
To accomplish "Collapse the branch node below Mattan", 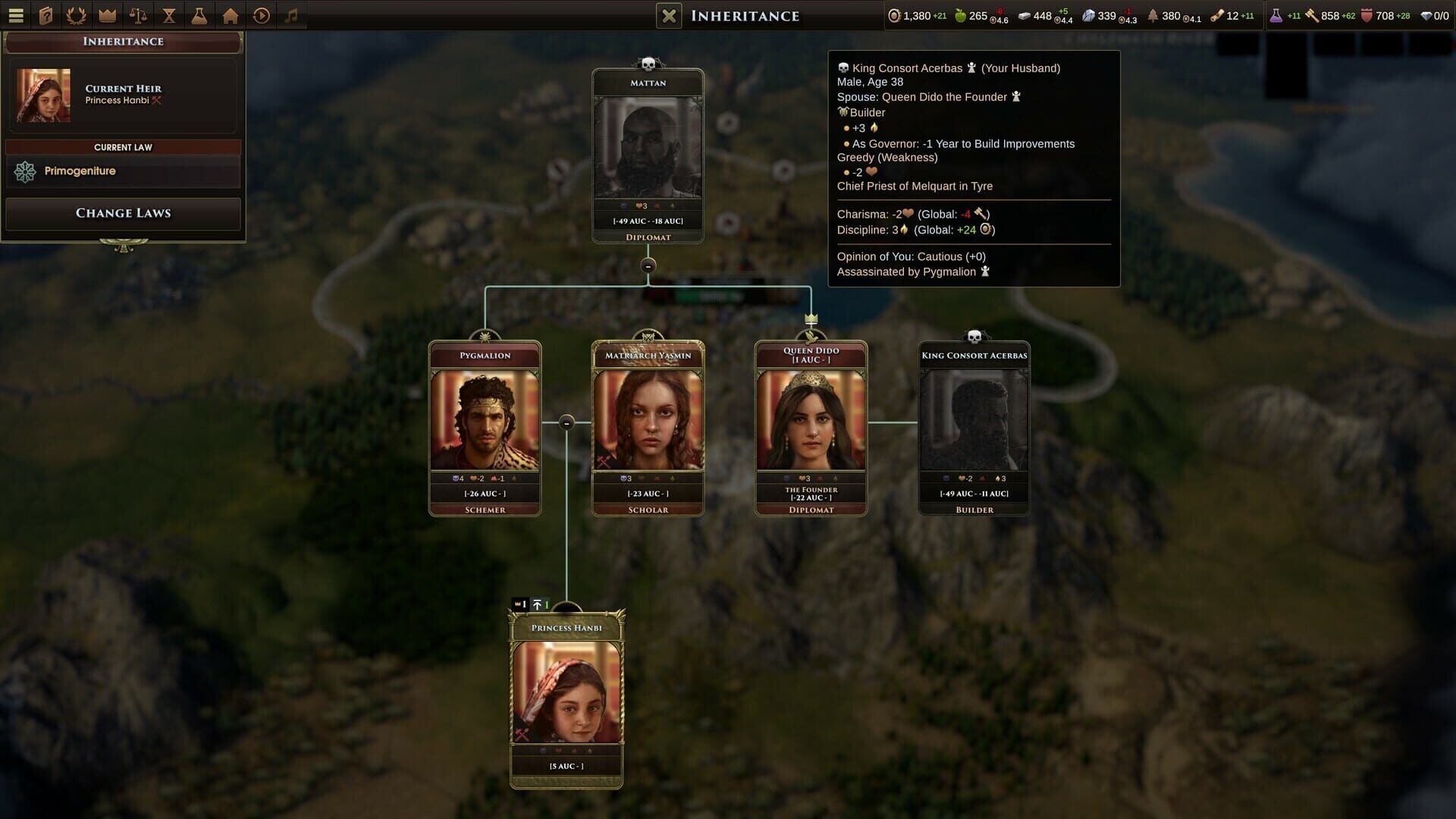I will pos(648,267).
